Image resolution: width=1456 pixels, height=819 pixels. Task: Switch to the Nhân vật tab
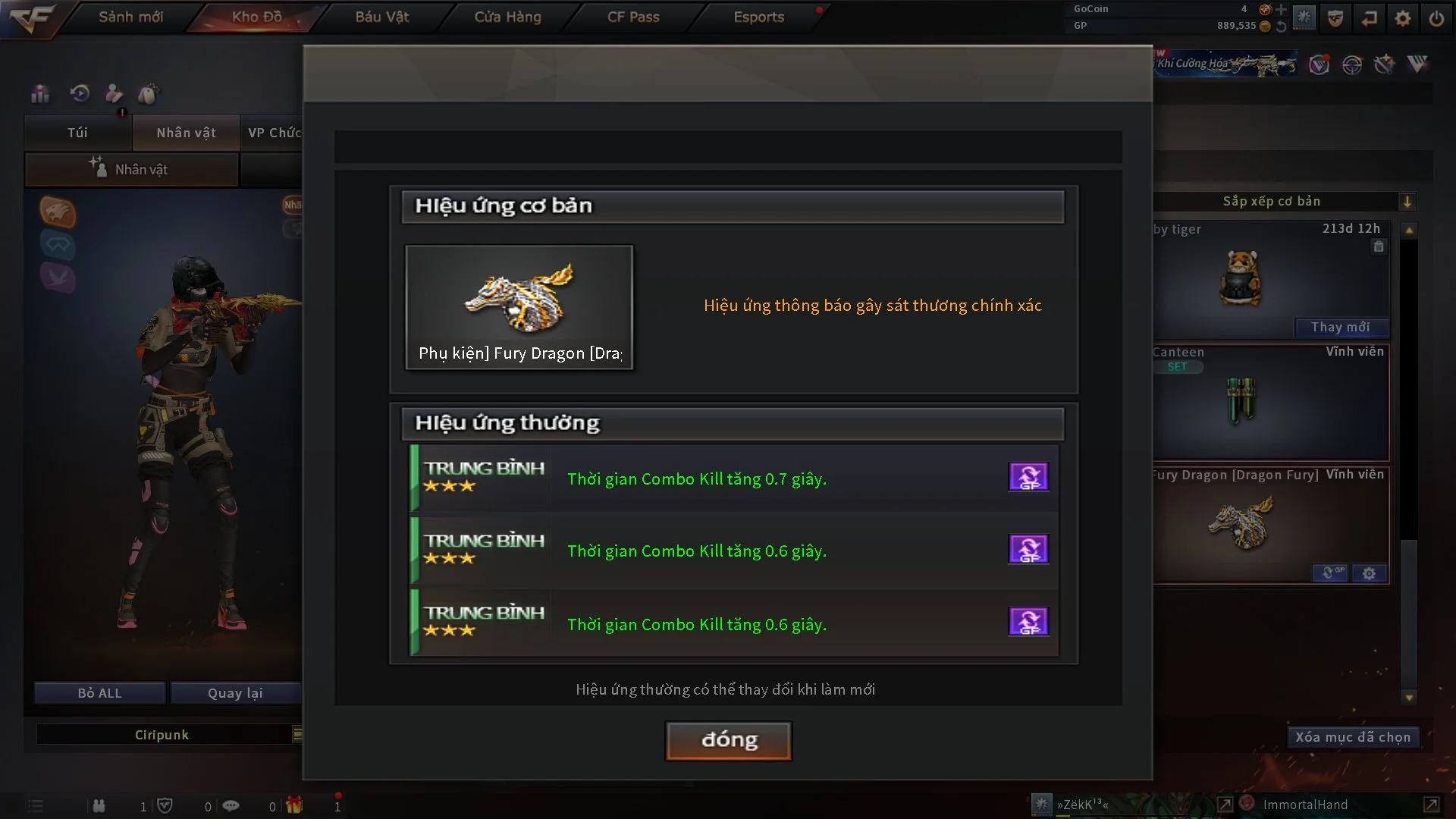click(x=186, y=133)
